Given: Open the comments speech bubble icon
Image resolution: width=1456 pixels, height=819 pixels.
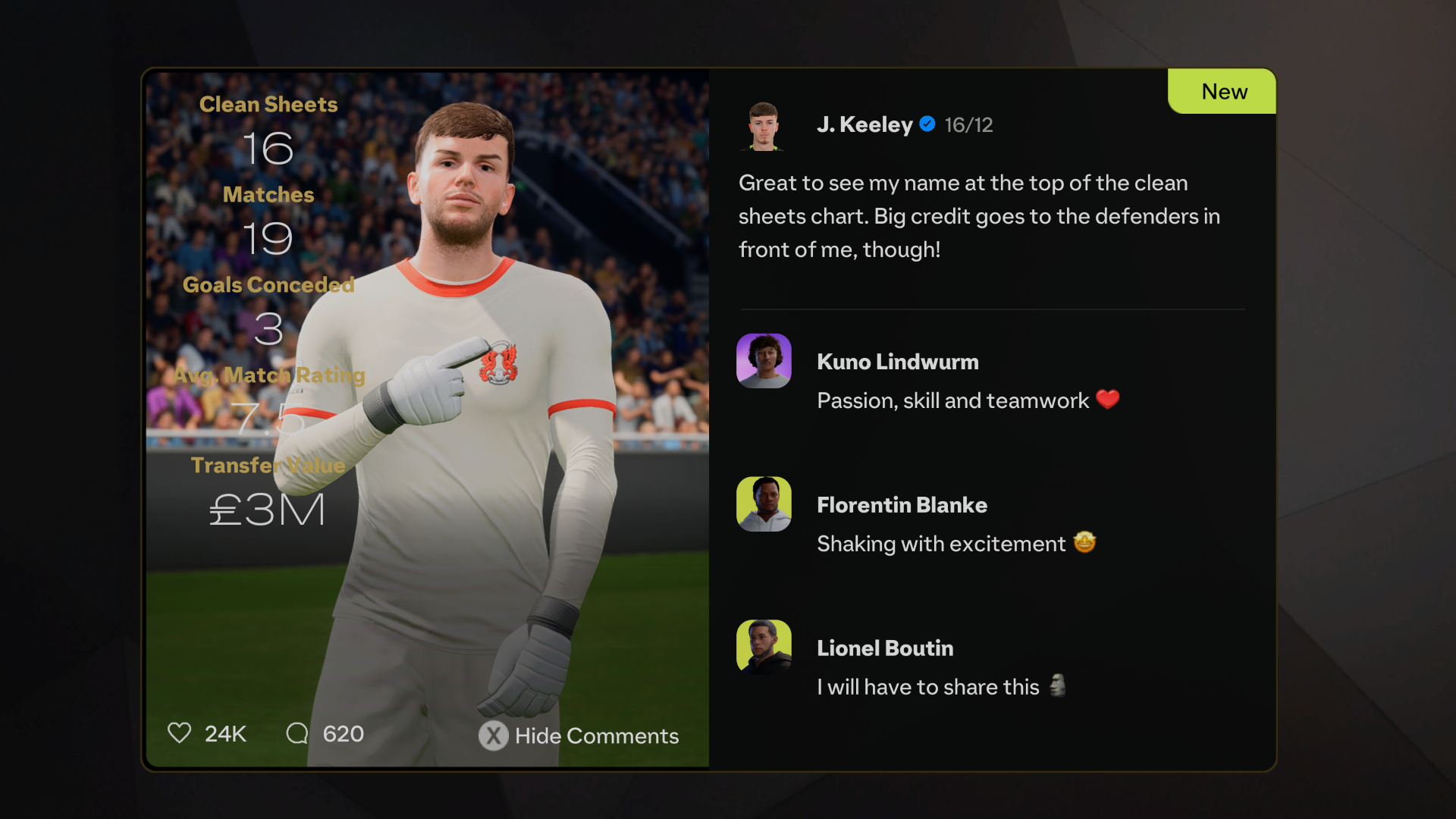Looking at the screenshot, I should click(x=297, y=733).
